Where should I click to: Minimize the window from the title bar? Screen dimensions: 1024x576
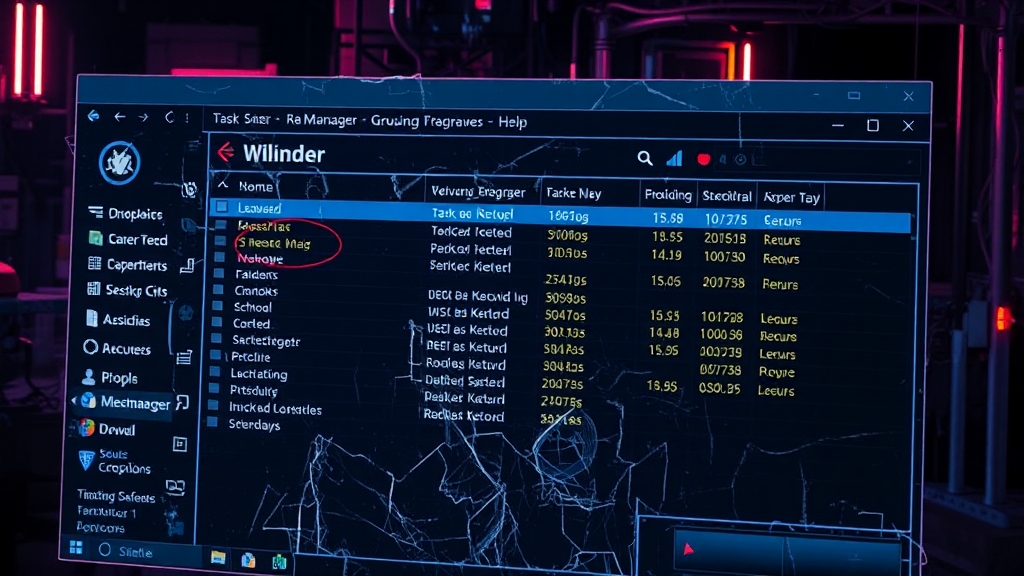click(x=838, y=126)
